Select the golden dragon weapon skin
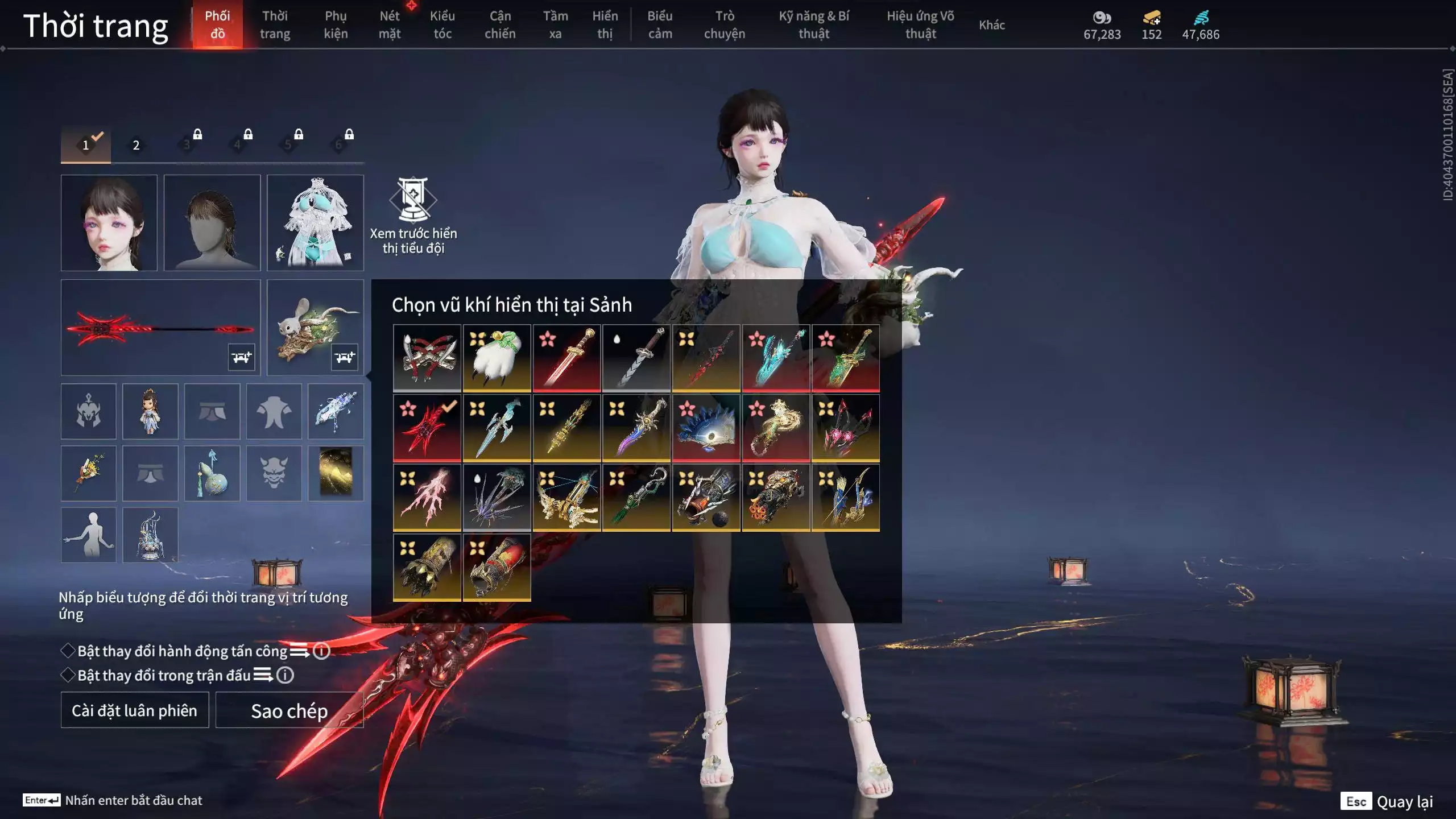Screen dimensions: 1456x819 776,428
